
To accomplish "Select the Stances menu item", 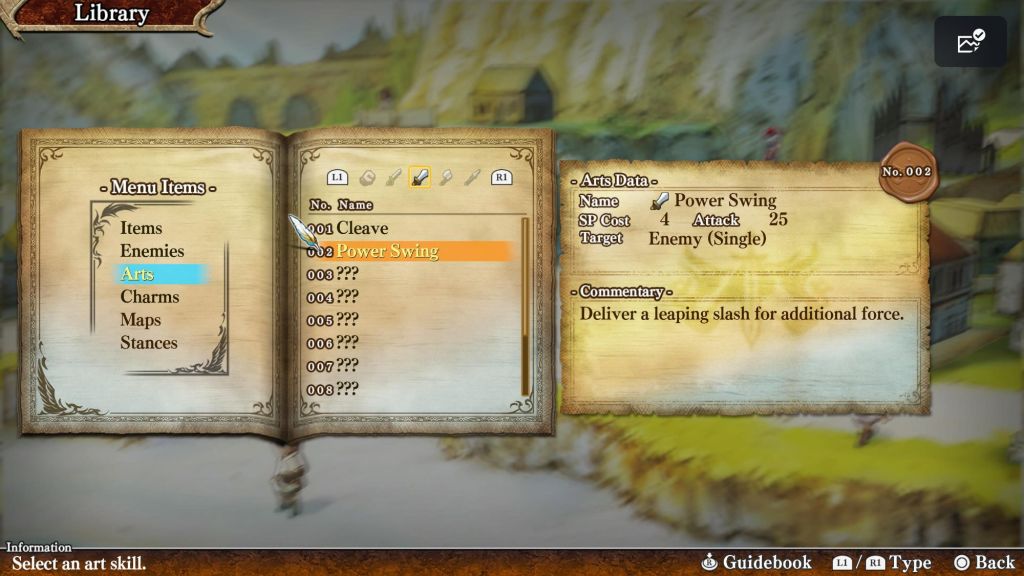I will click(x=149, y=343).
